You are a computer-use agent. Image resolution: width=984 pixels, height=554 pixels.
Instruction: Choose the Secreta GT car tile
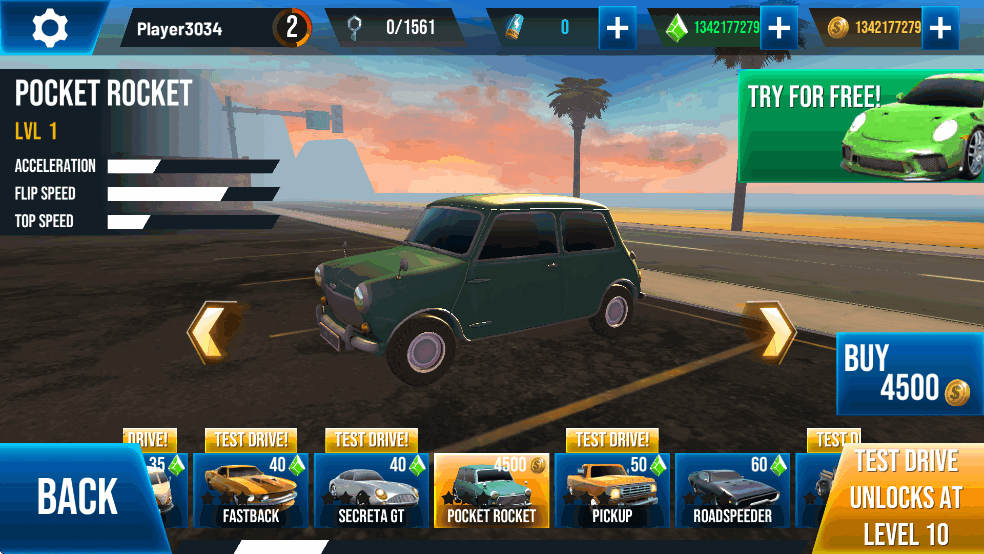(x=371, y=490)
